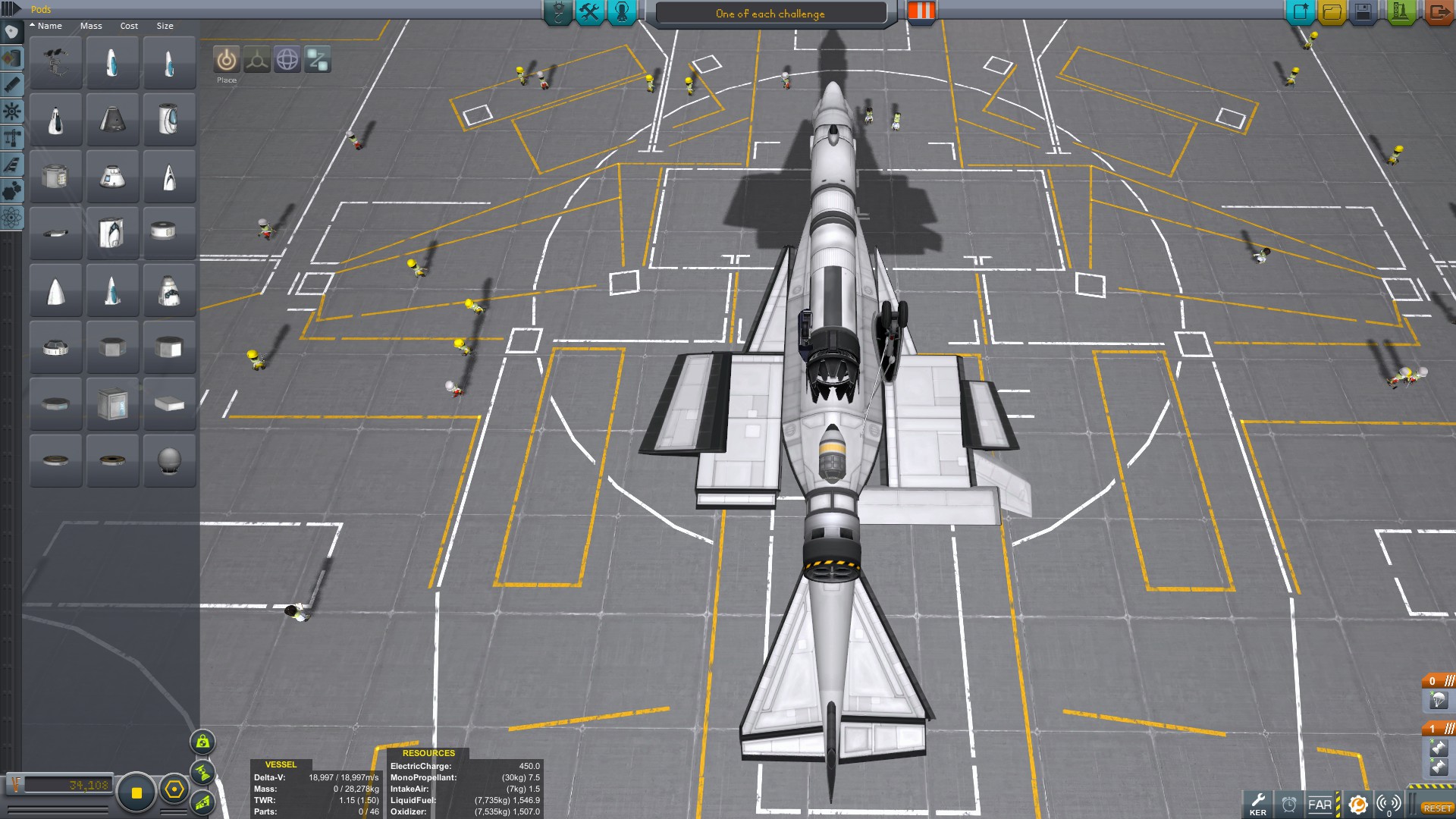1456x819 pixels.
Task: Activate the Re-root tool
Action: pyautogui.click(x=318, y=60)
